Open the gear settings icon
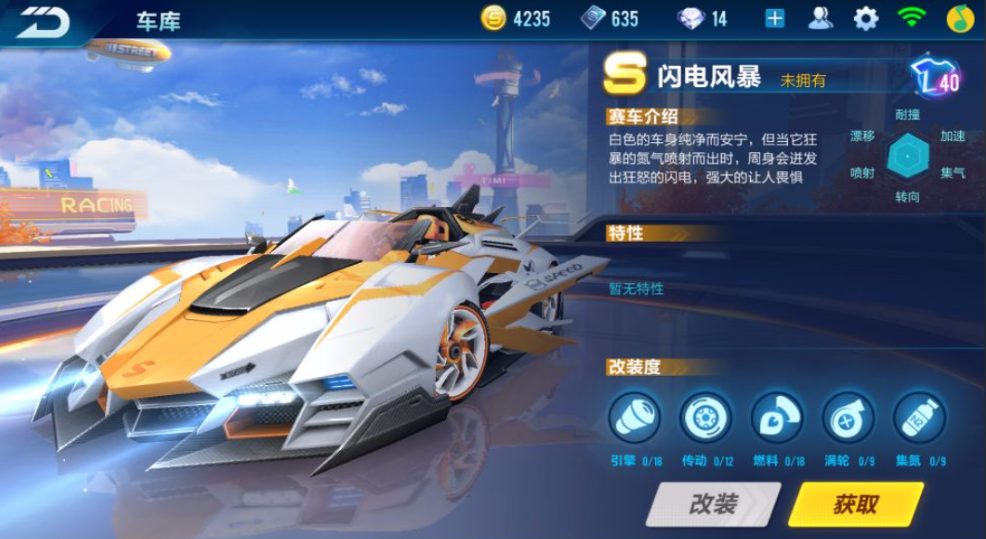 click(x=865, y=19)
